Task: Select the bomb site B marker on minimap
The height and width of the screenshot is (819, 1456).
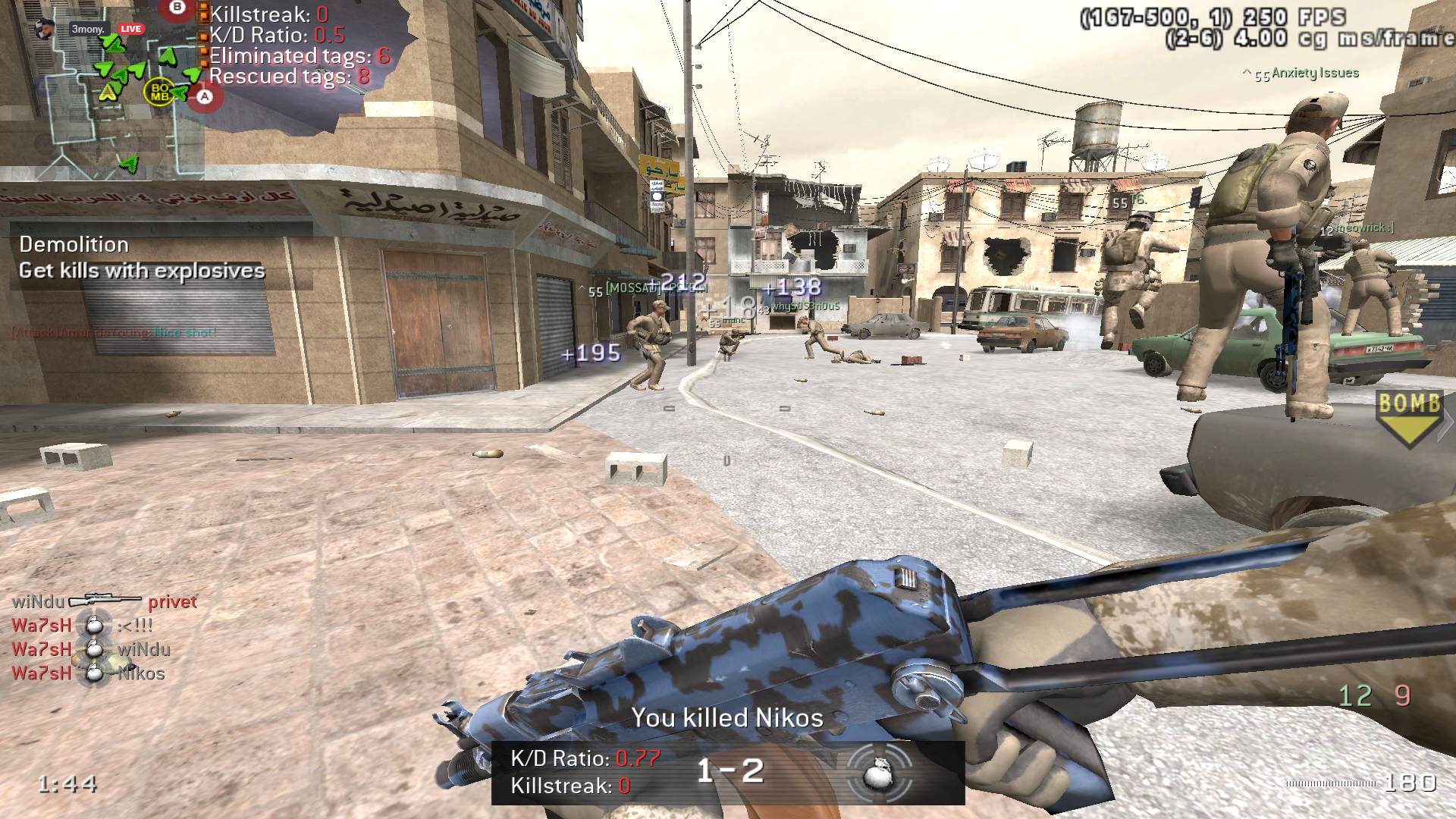Action: click(177, 8)
